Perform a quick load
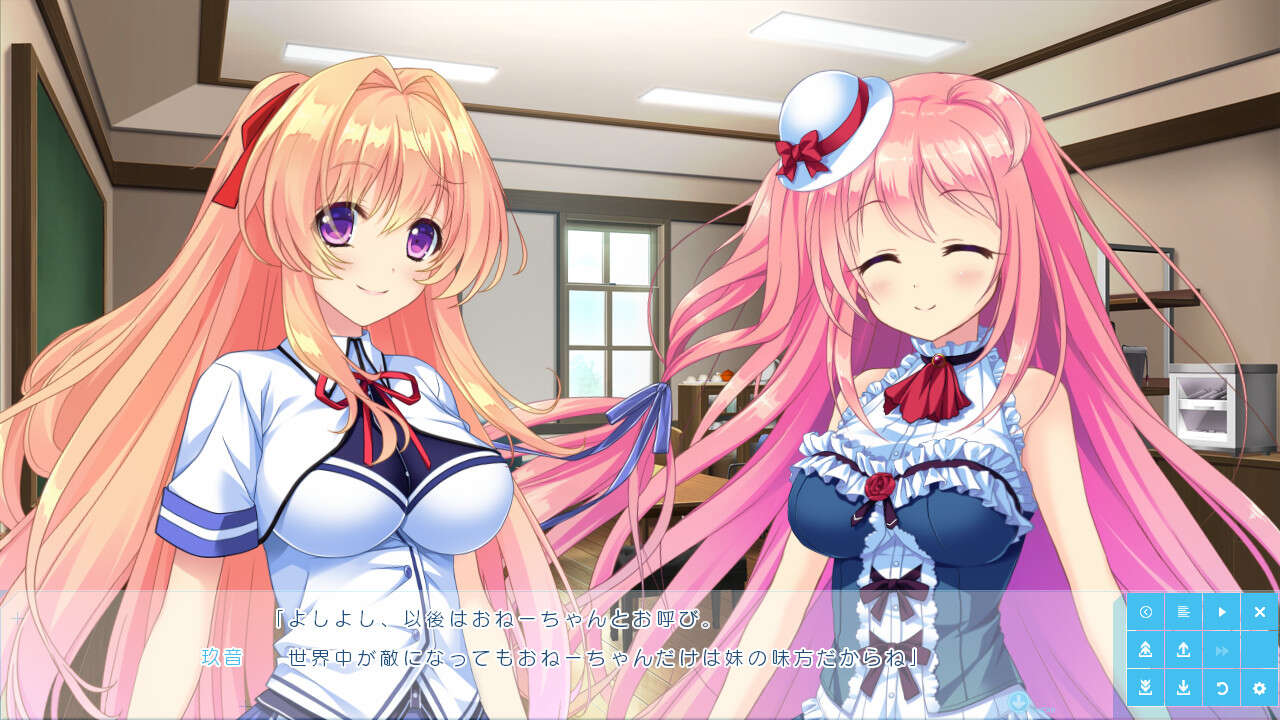1280x720 pixels. pyautogui.click(x=1146, y=687)
